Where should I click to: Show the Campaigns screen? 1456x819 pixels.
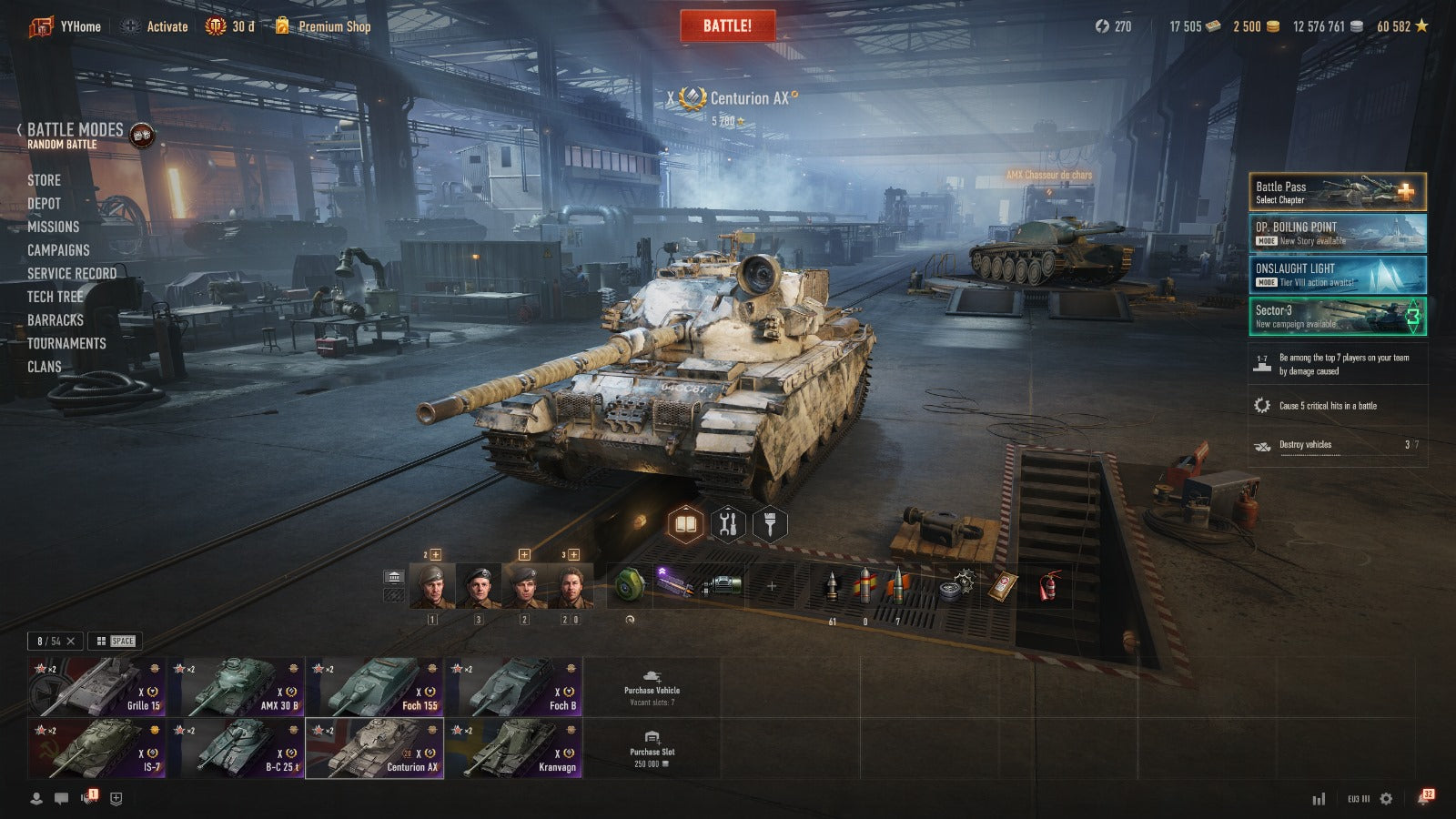pyautogui.click(x=58, y=250)
